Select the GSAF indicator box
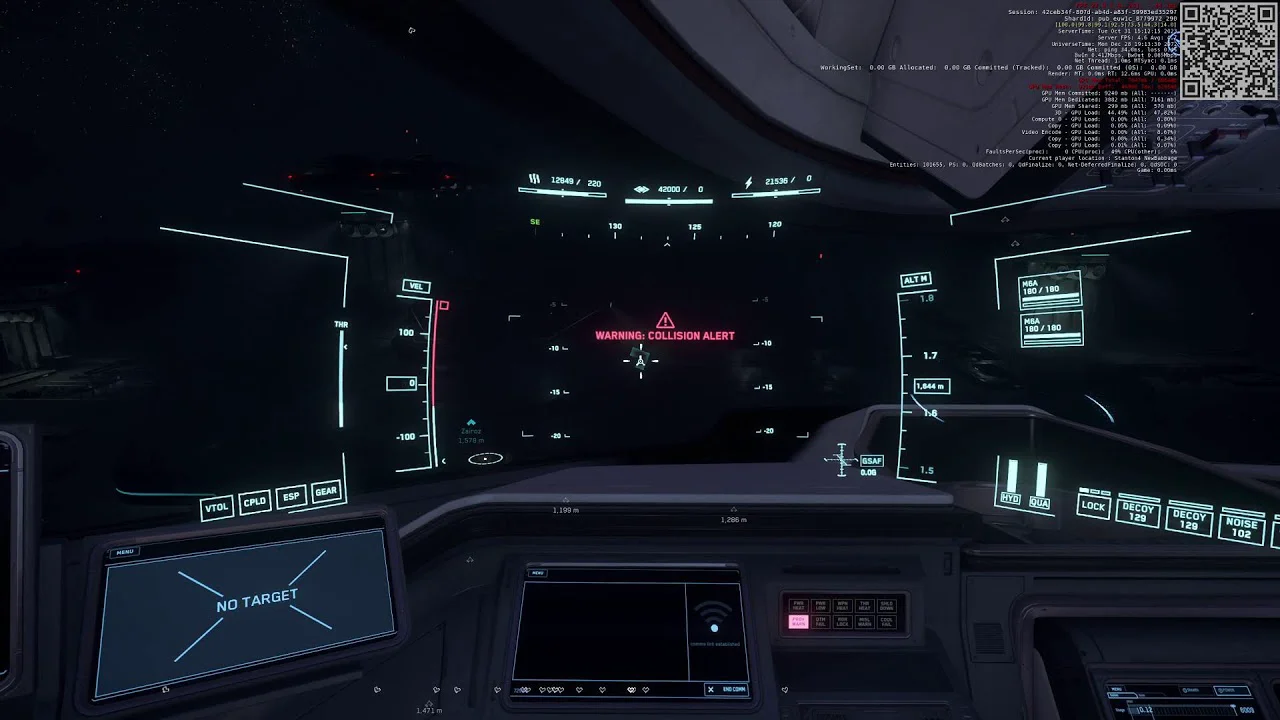 point(871,461)
